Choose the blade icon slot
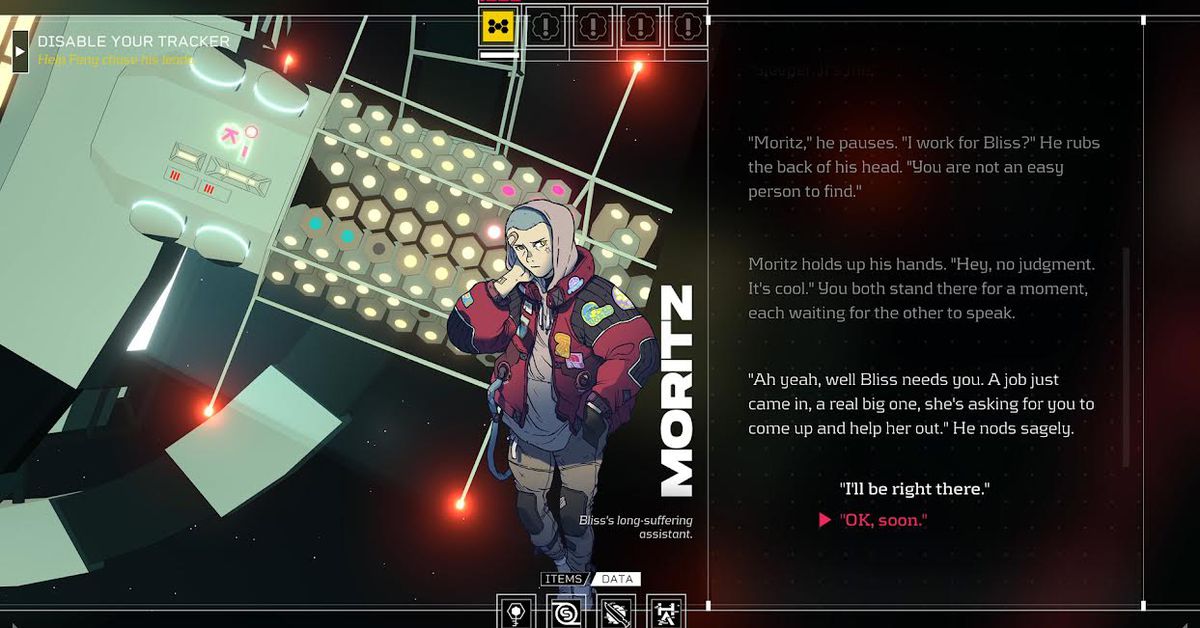Image resolution: width=1200 pixels, height=628 pixels. pos(617,612)
